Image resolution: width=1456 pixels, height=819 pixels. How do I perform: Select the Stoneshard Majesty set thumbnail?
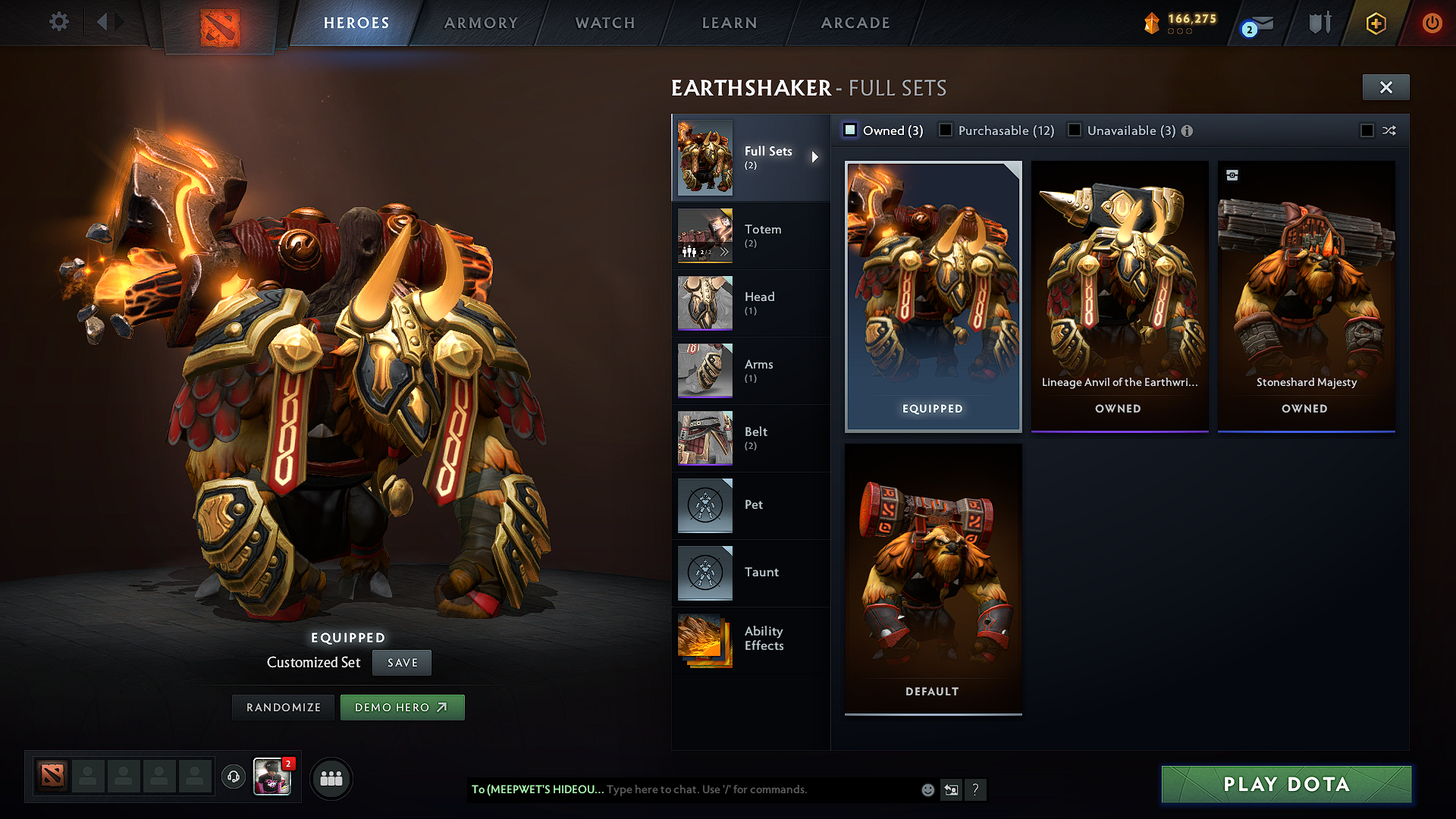(1306, 288)
